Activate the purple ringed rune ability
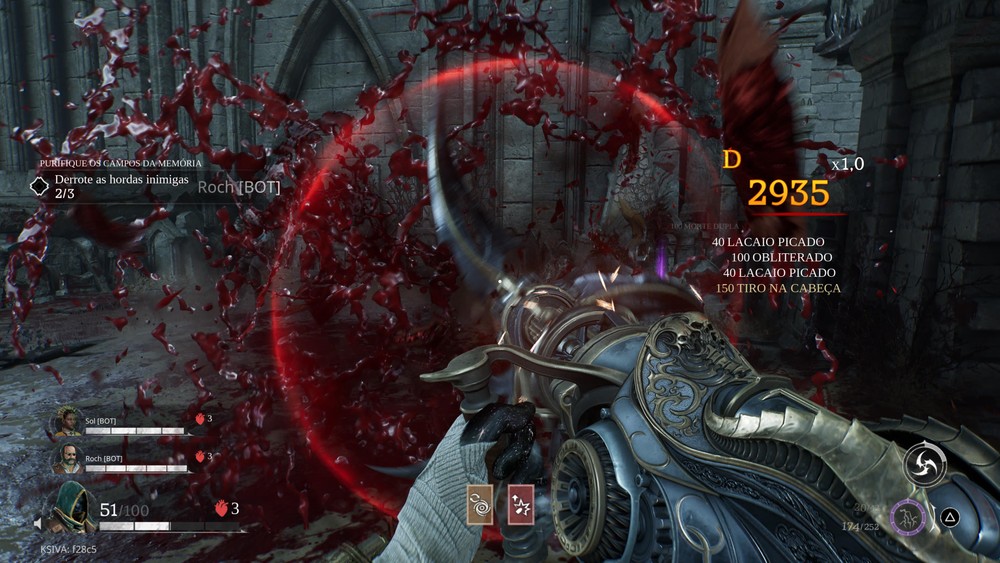 [910, 516]
